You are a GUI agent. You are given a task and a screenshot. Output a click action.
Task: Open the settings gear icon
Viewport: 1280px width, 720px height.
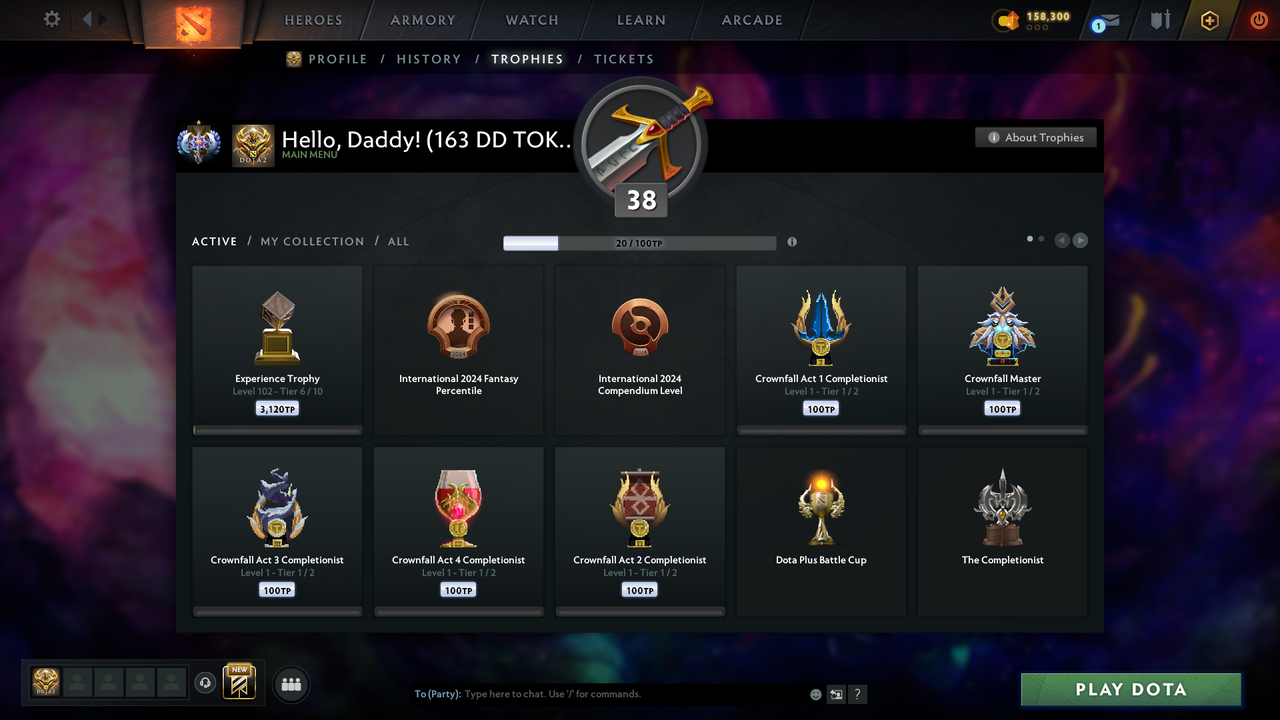tap(50, 19)
